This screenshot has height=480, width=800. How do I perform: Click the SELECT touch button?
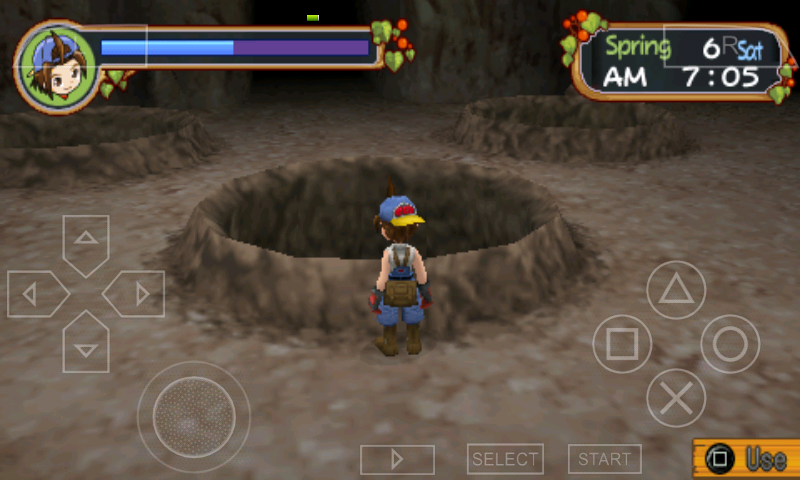(x=505, y=459)
